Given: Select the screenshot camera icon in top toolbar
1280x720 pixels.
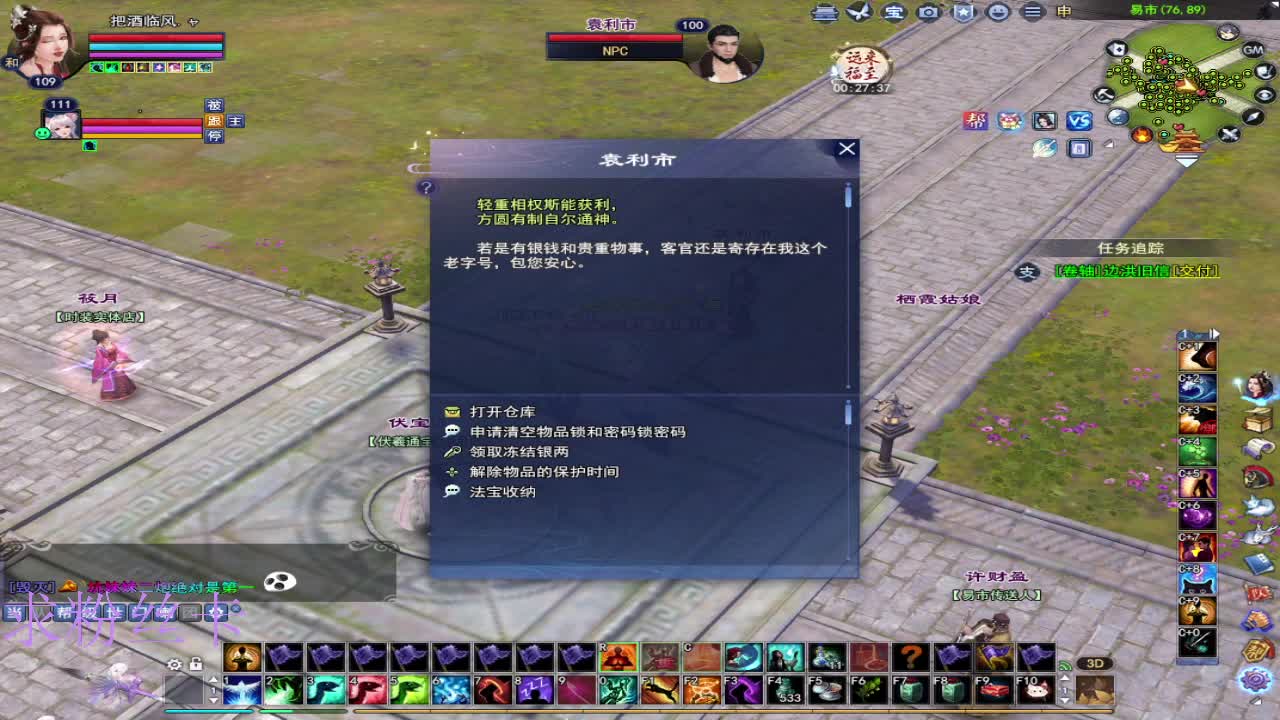Looking at the screenshot, I should tap(928, 12).
